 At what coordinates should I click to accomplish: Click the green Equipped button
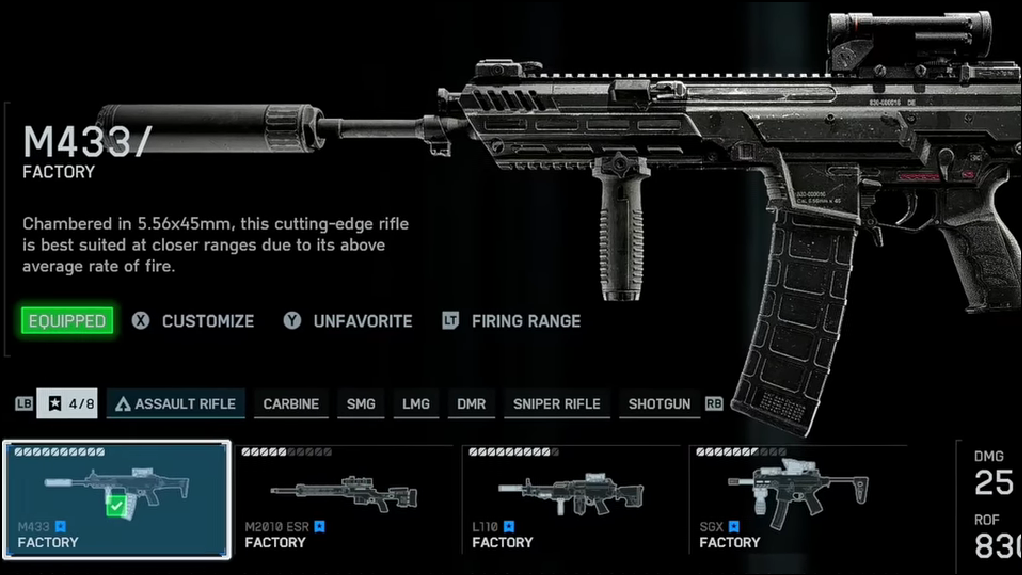pos(67,321)
